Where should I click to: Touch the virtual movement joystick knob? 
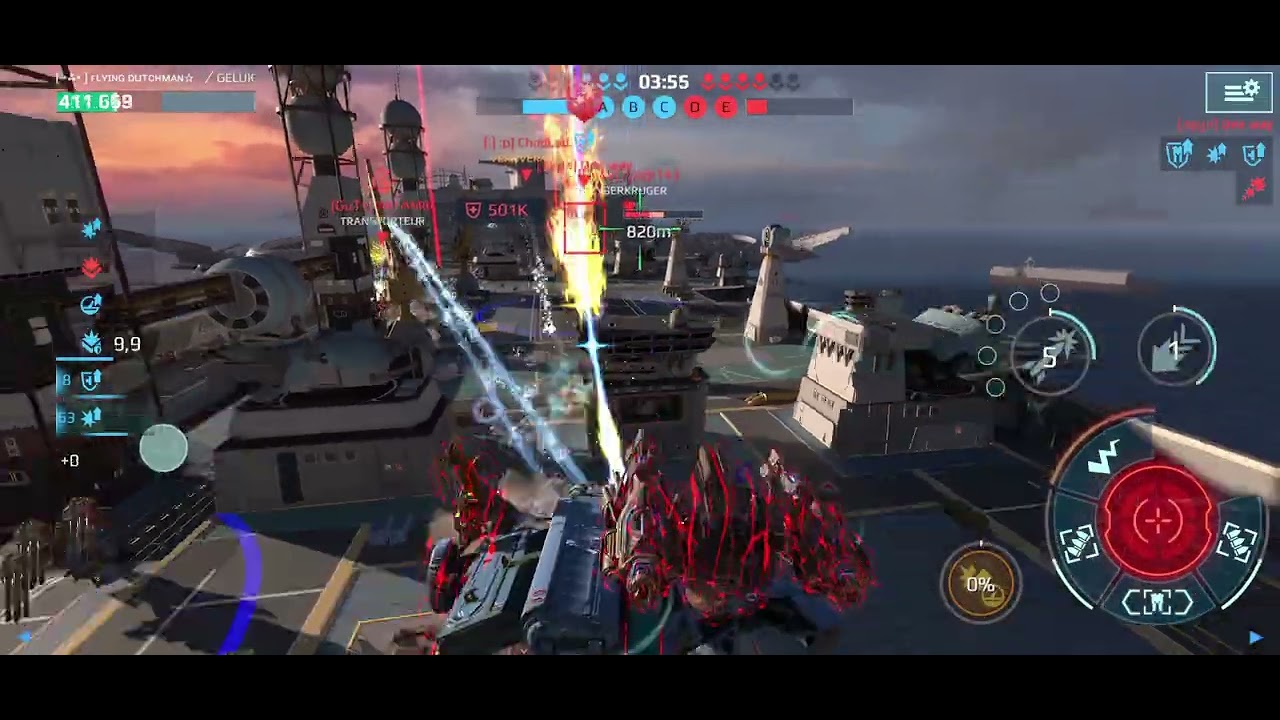[x=163, y=447]
